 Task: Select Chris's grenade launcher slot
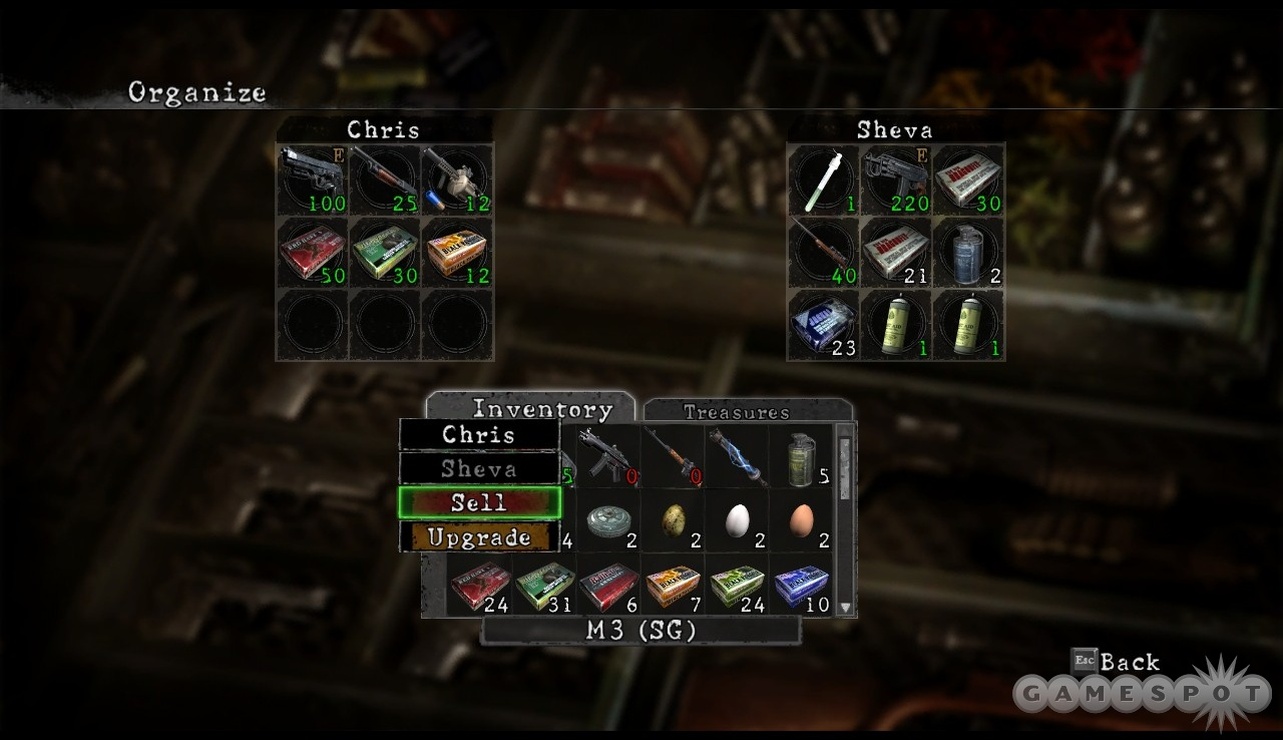coord(457,180)
